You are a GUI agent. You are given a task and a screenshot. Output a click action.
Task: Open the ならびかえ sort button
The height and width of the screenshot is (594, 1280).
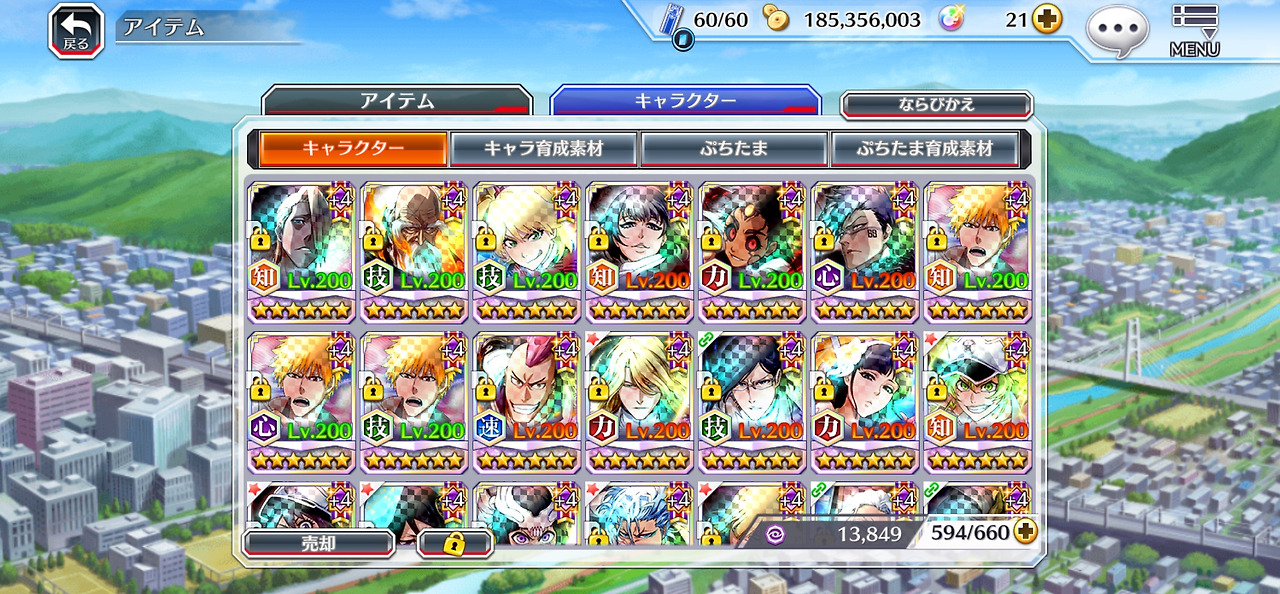[936, 105]
